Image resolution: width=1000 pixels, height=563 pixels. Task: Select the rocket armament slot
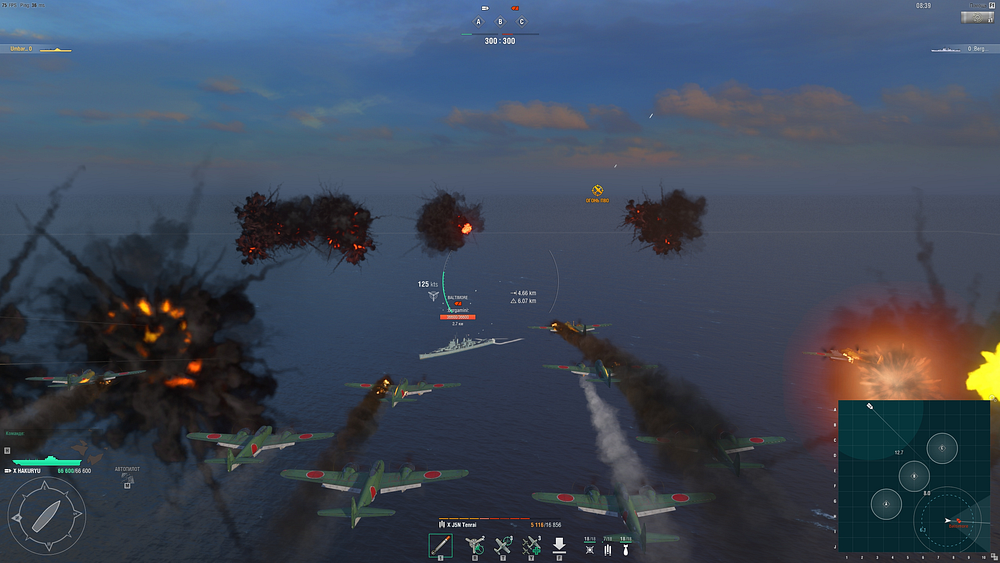point(441,545)
